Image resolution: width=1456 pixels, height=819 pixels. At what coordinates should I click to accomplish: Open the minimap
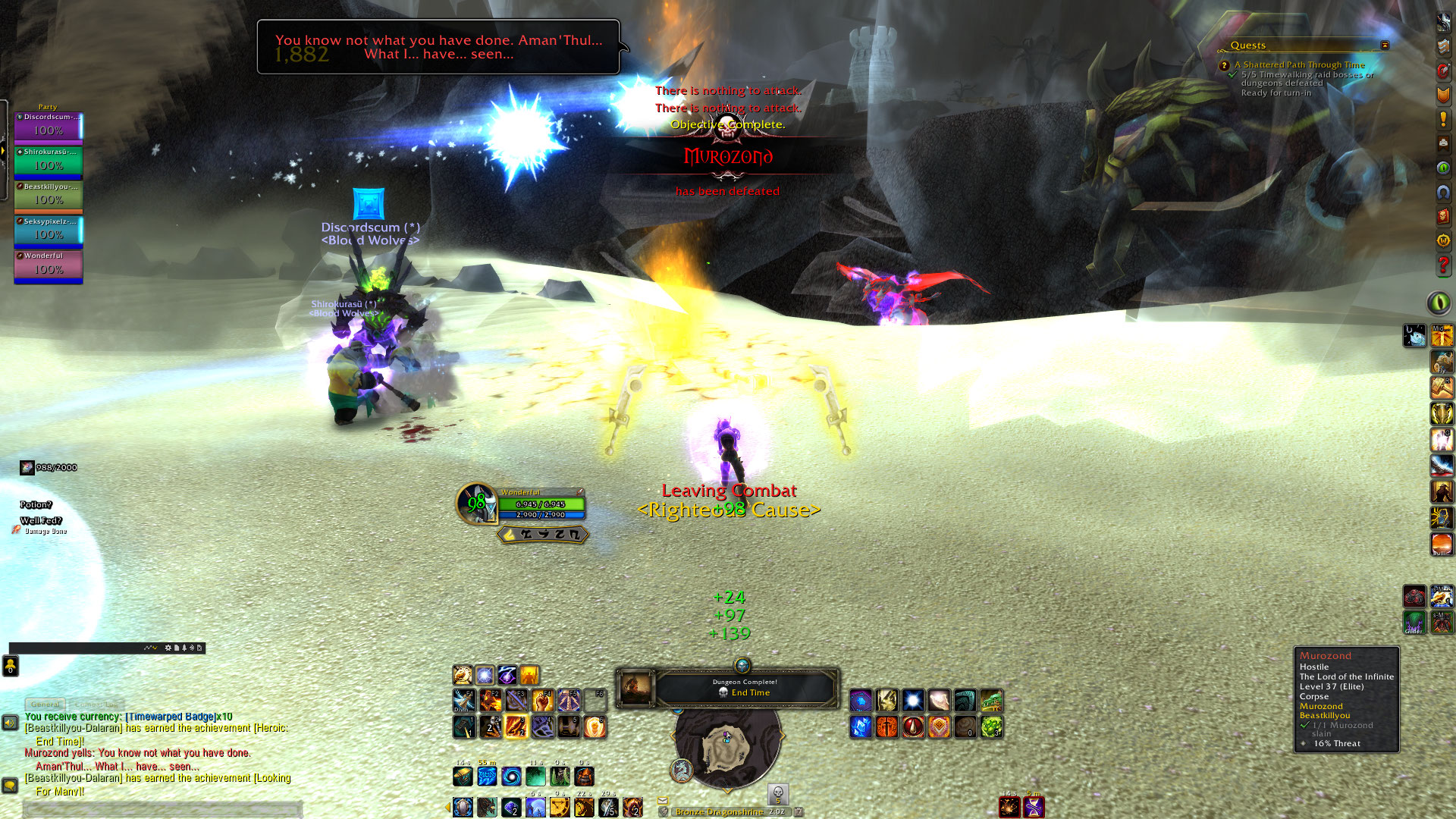click(x=726, y=747)
